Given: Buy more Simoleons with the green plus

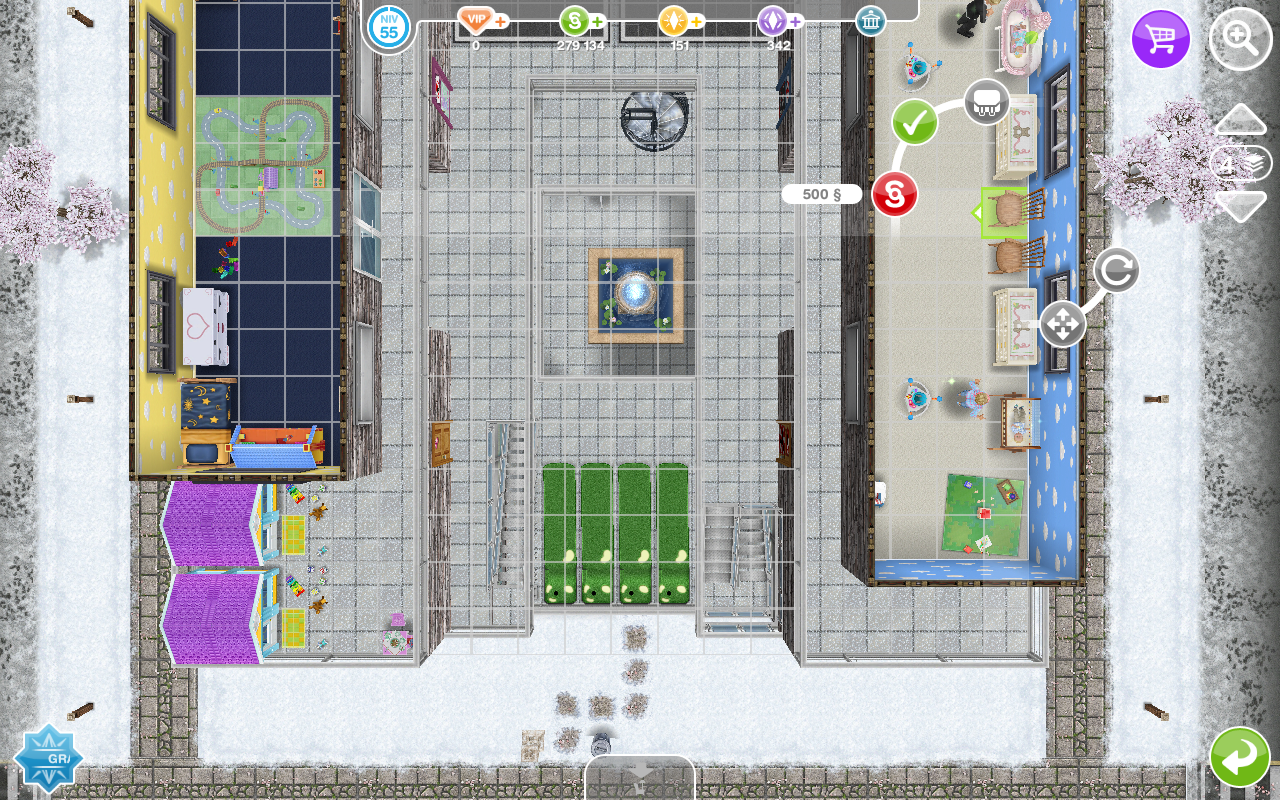Looking at the screenshot, I should click(597, 21).
